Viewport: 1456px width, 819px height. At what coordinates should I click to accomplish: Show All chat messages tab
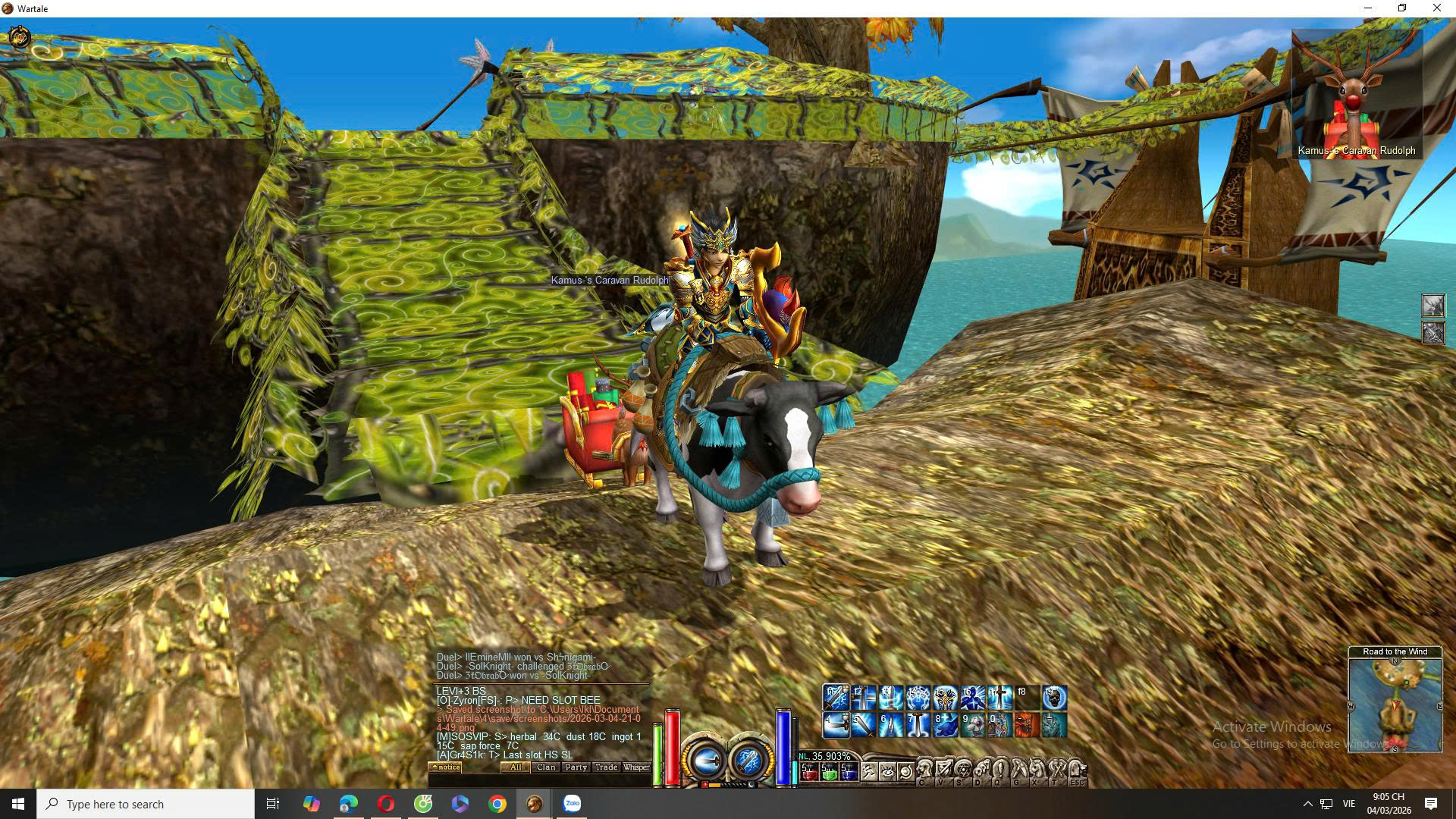point(516,767)
